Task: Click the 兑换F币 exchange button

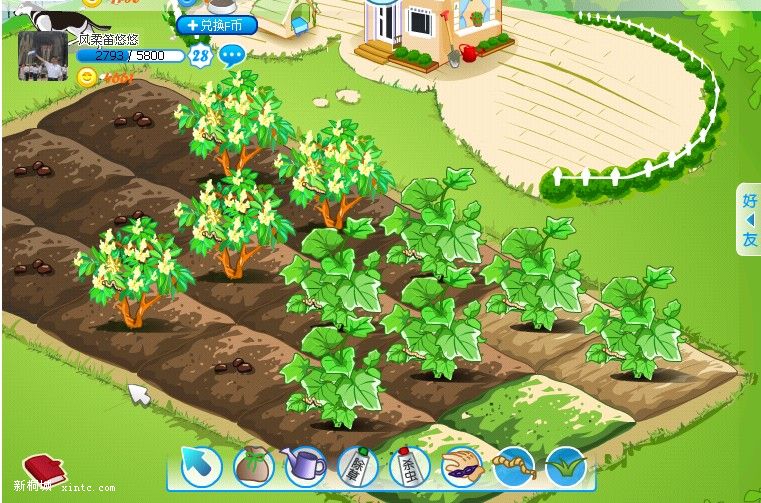Action: (x=217, y=25)
